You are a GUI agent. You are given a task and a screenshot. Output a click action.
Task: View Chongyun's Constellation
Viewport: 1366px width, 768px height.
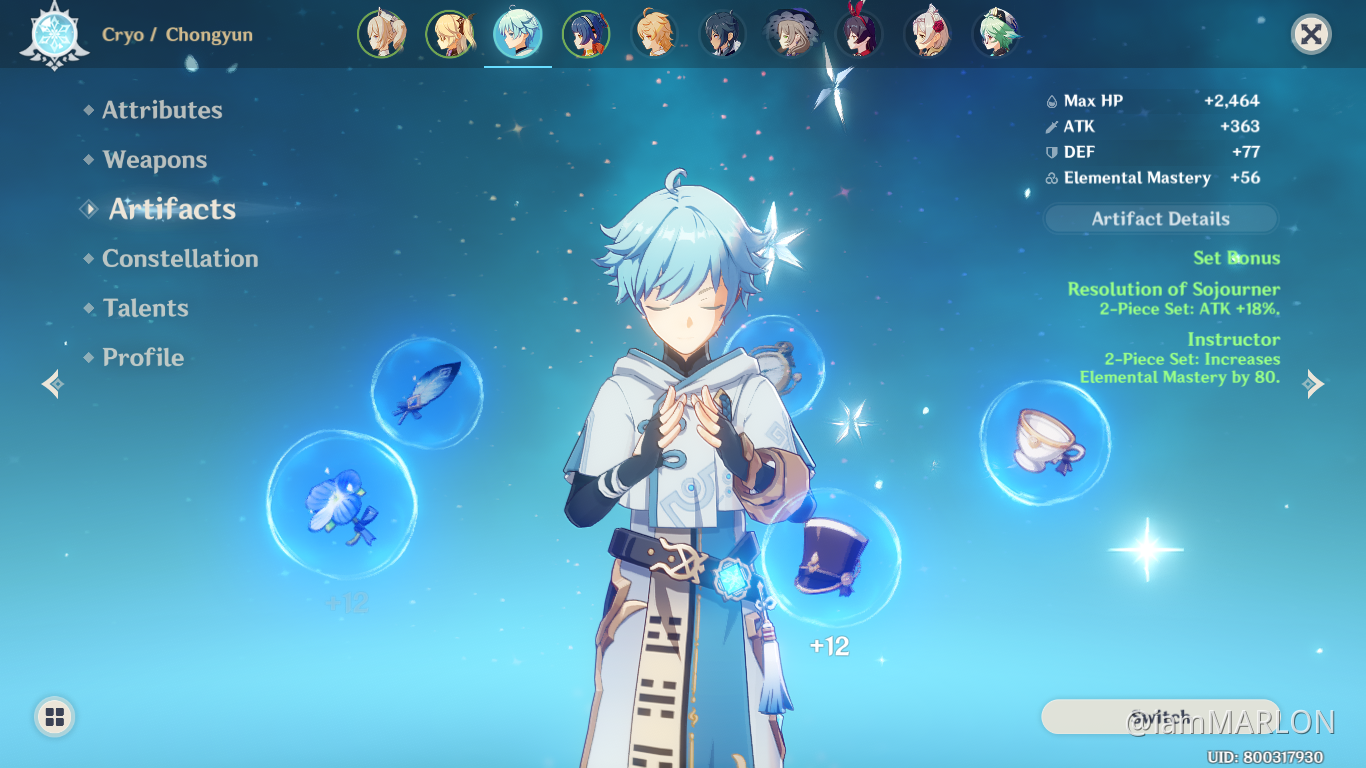point(180,259)
